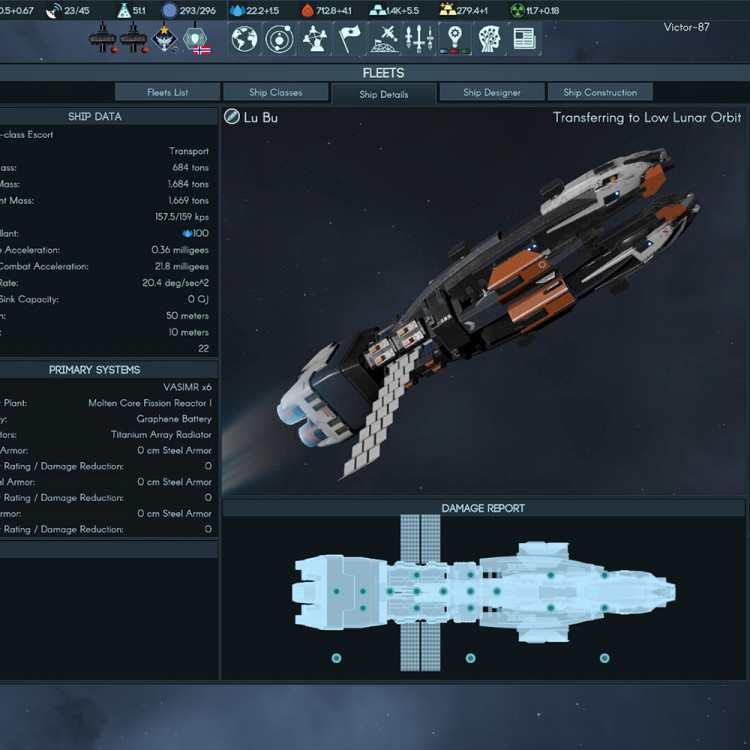Open the flag panel
The image size is (750, 750).
(350, 39)
